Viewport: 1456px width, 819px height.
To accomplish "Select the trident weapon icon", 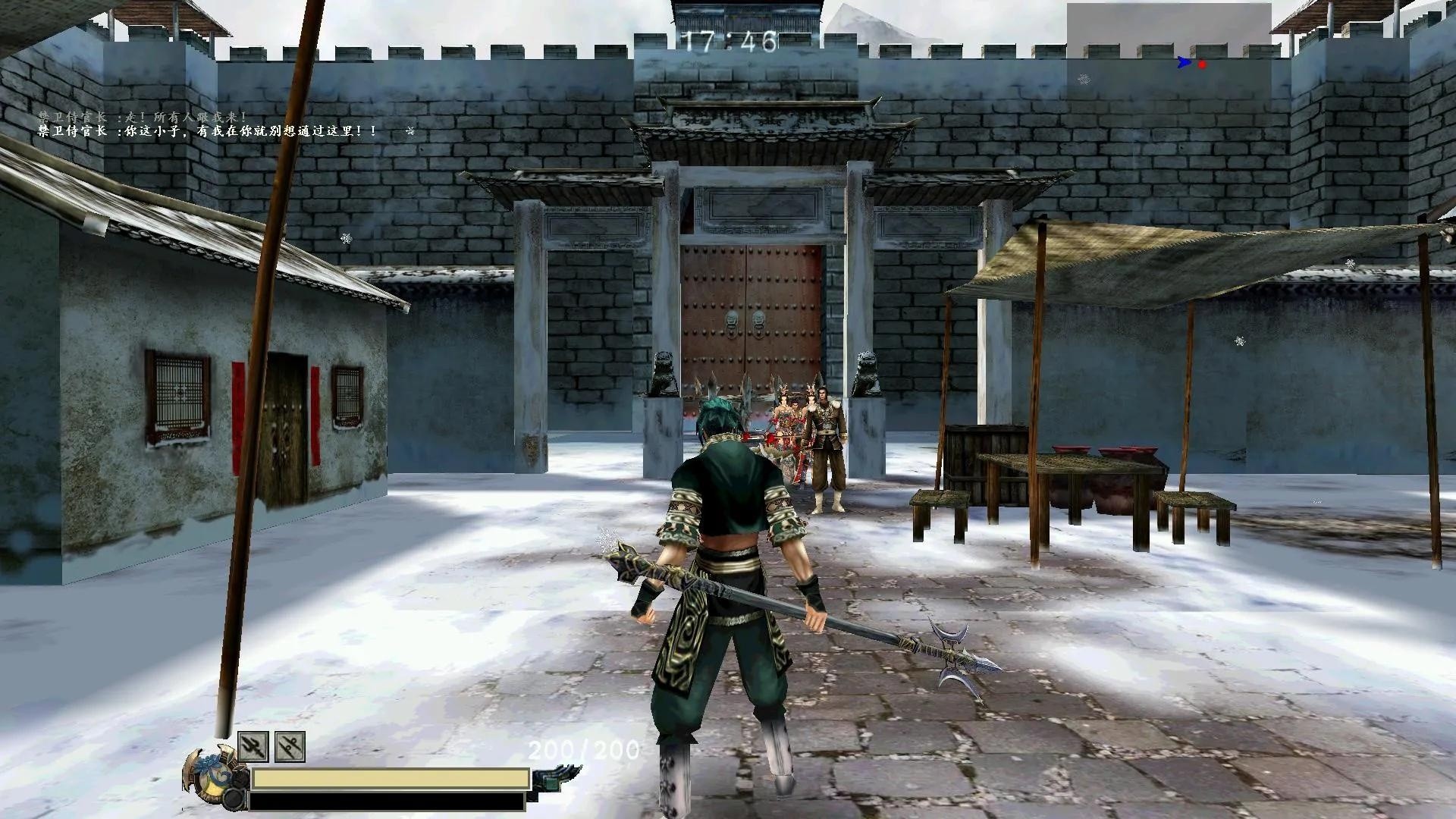I will 253,746.
